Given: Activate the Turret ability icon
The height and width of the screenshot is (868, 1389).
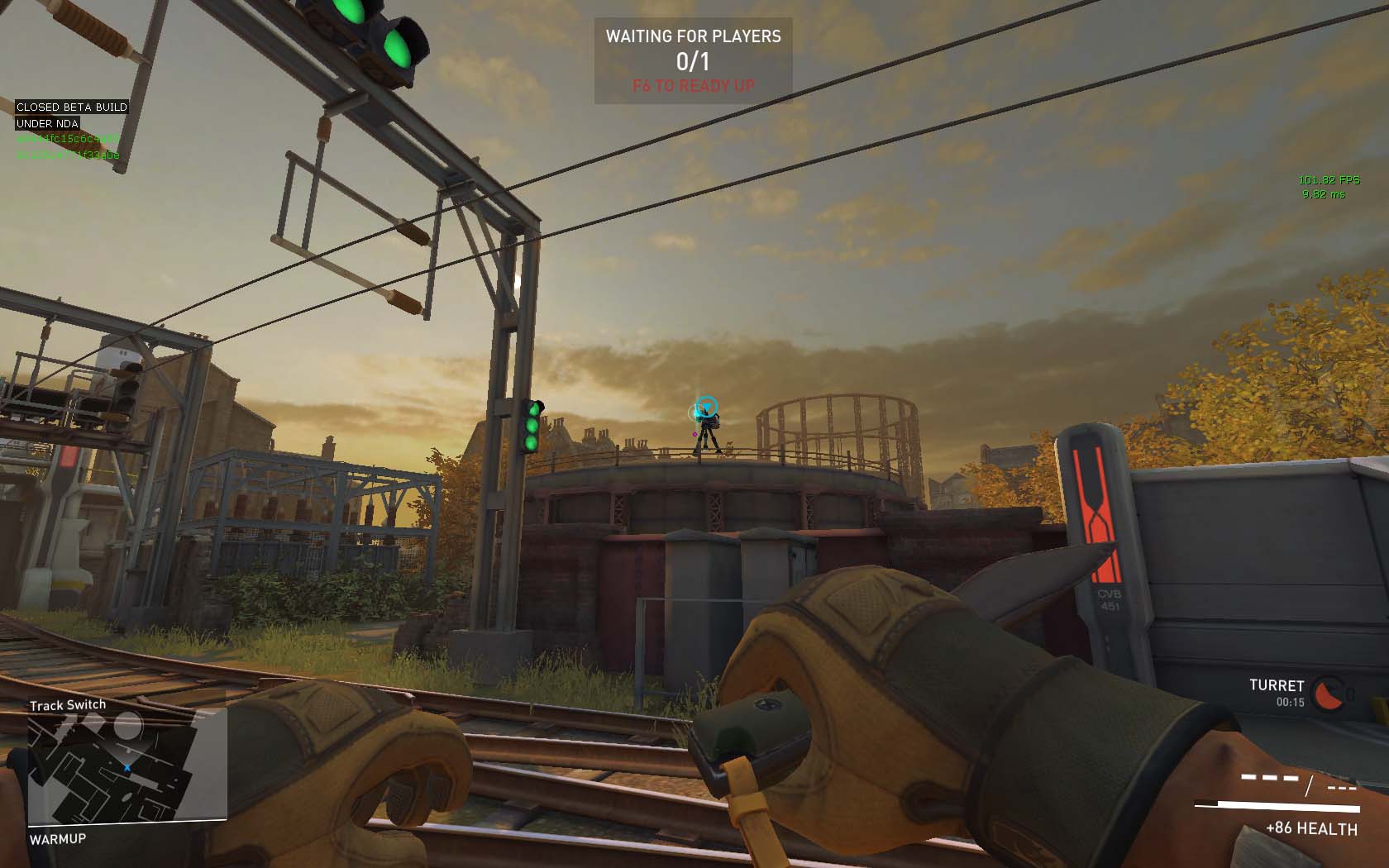Looking at the screenshot, I should pos(1328,694).
